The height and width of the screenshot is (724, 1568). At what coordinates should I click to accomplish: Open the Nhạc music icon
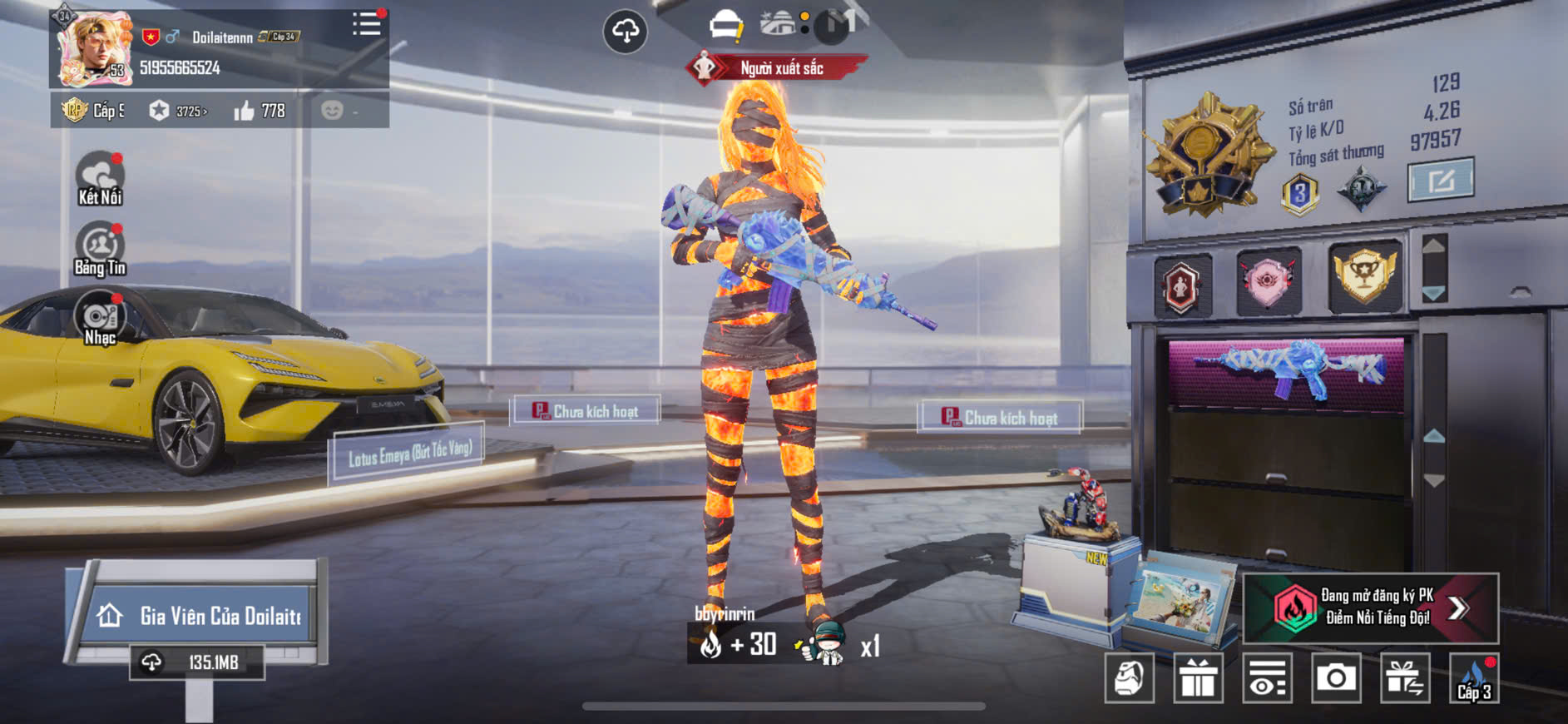[x=100, y=318]
